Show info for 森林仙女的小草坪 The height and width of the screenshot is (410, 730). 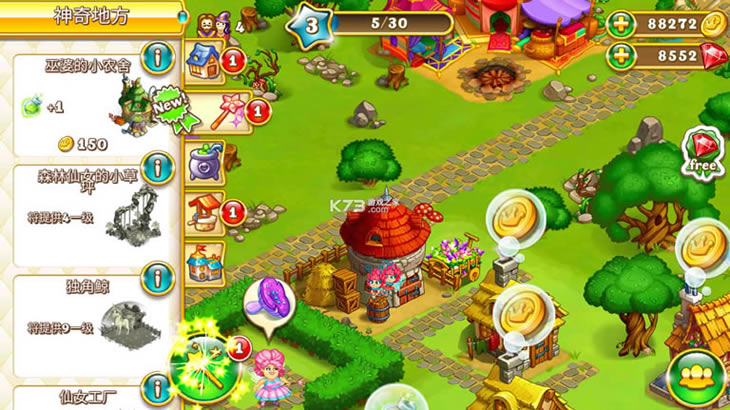click(157, 168)
